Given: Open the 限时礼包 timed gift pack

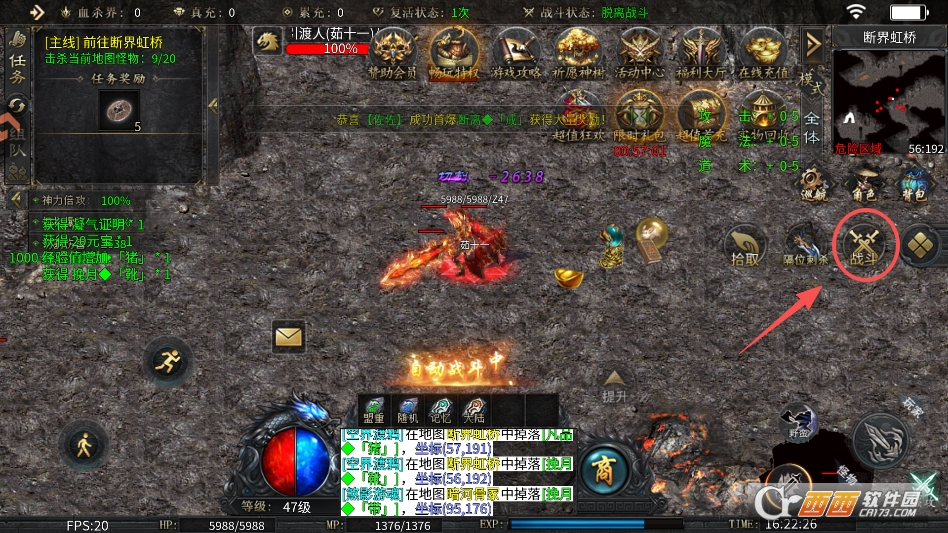Looking at the screenshot, I should point(639,119).
